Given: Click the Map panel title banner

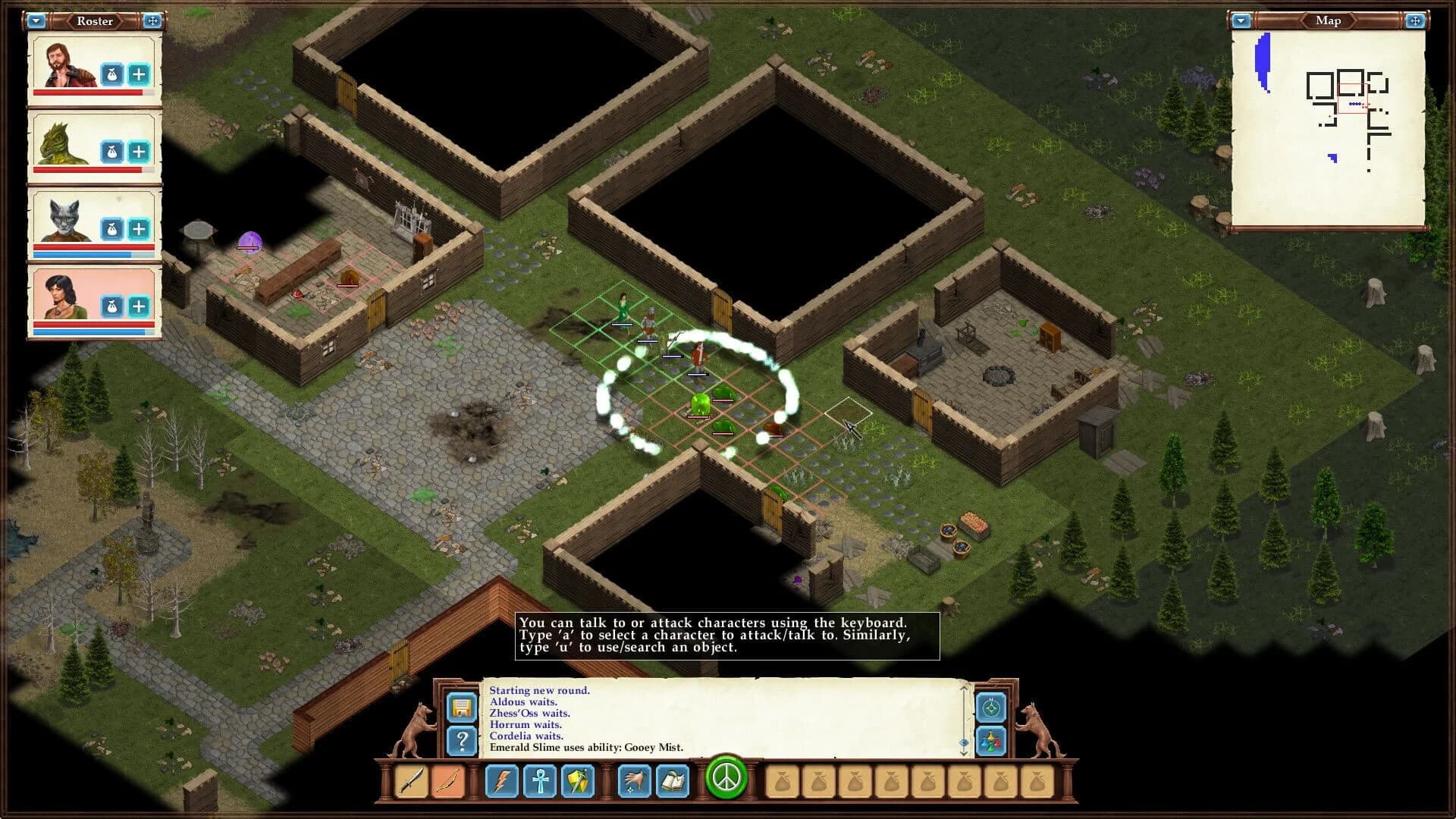Looking at the screenshot, I should [x=1328, y=20].
